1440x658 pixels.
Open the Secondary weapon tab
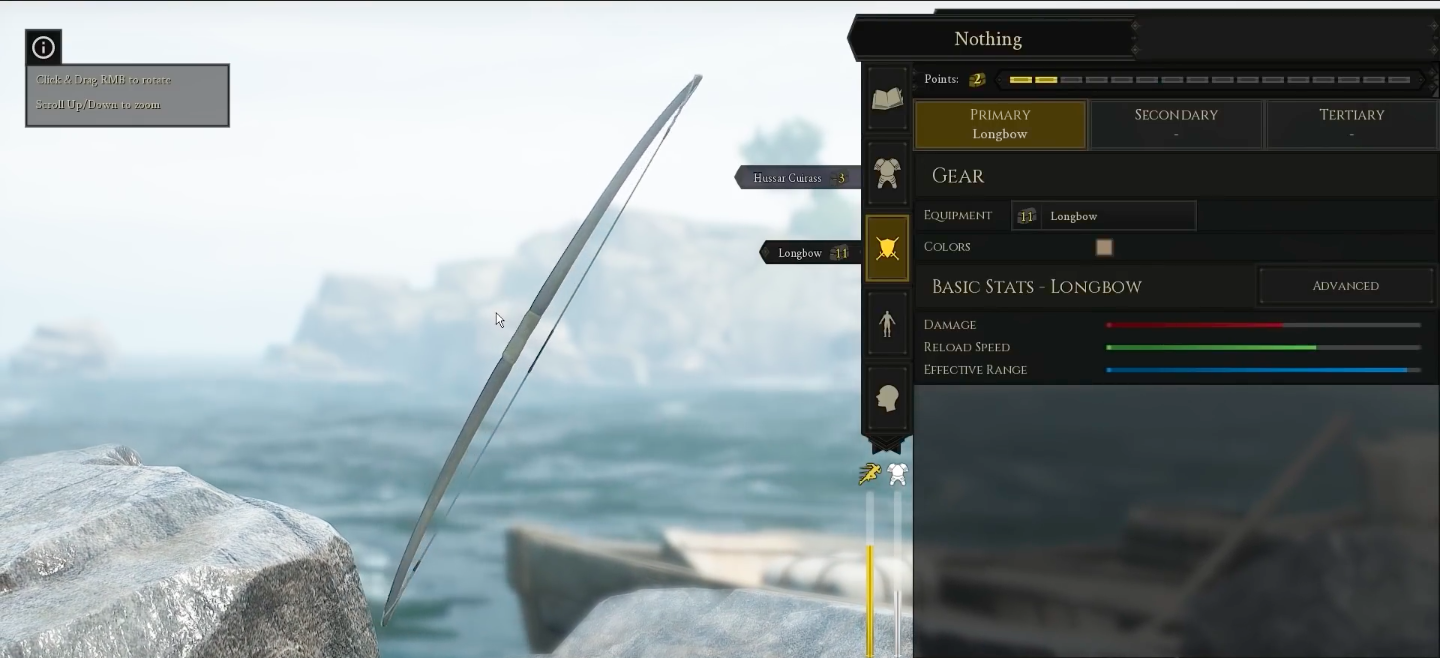1176,124
